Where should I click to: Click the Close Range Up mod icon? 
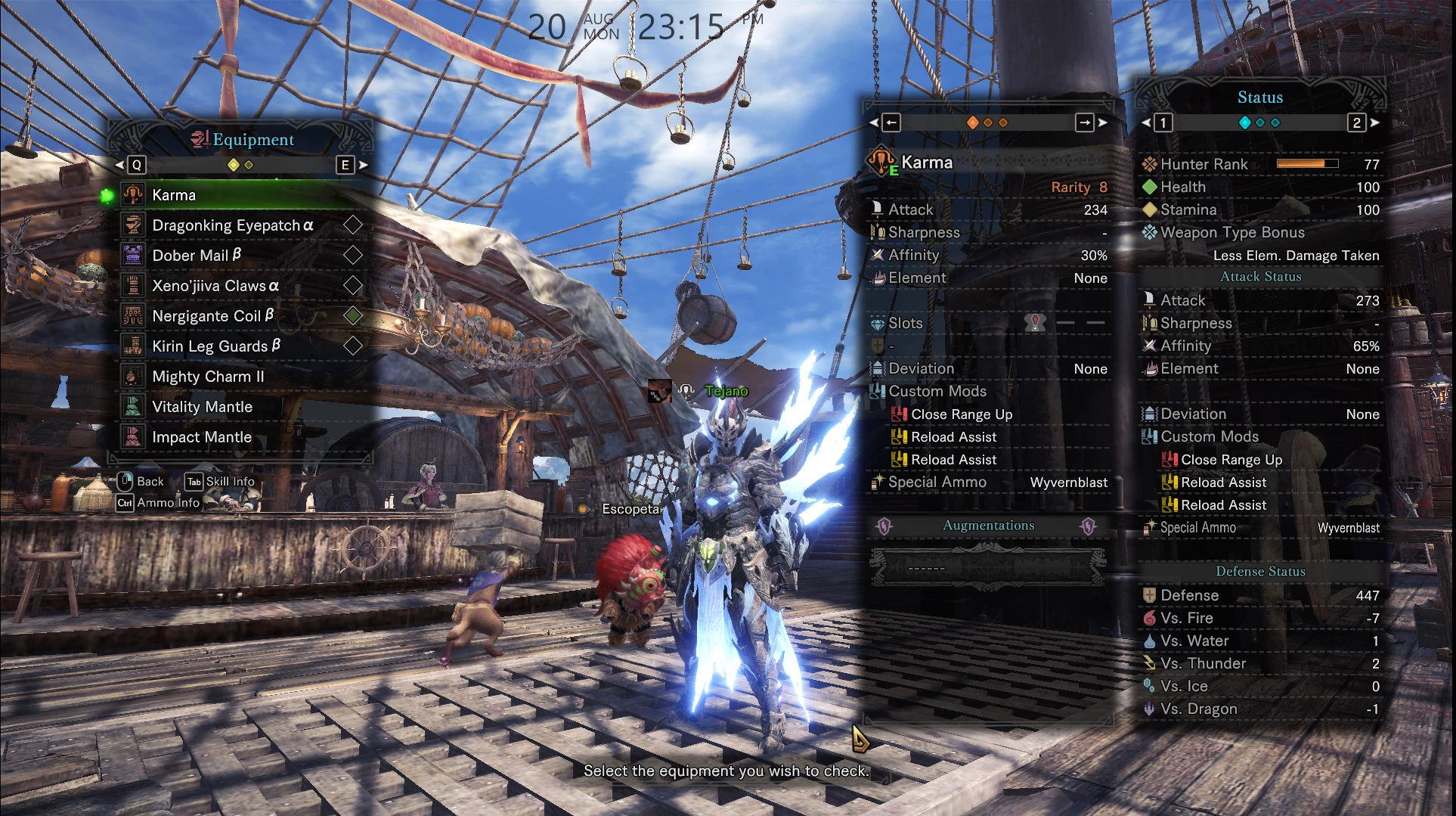pyautogui.click(x=900, y=414)
